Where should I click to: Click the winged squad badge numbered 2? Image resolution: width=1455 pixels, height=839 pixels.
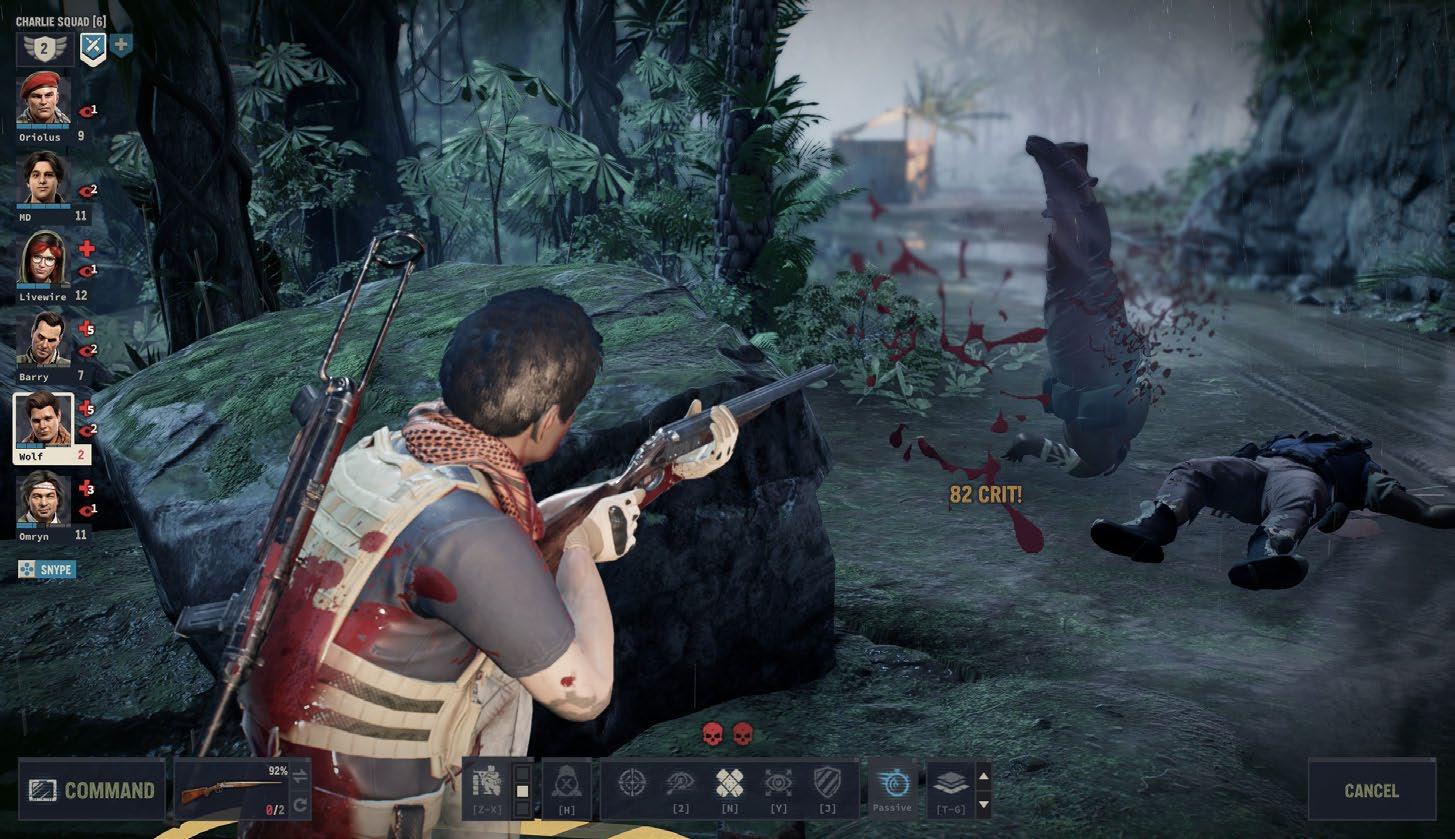point(43,47)
